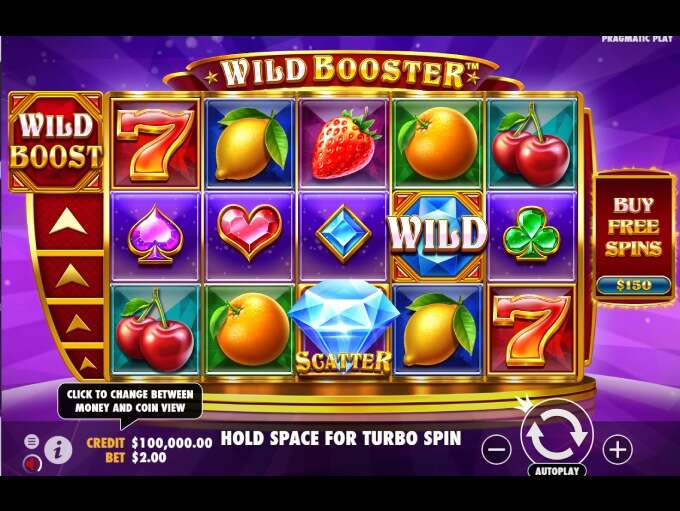Increase the bet with the plus button

619,449
